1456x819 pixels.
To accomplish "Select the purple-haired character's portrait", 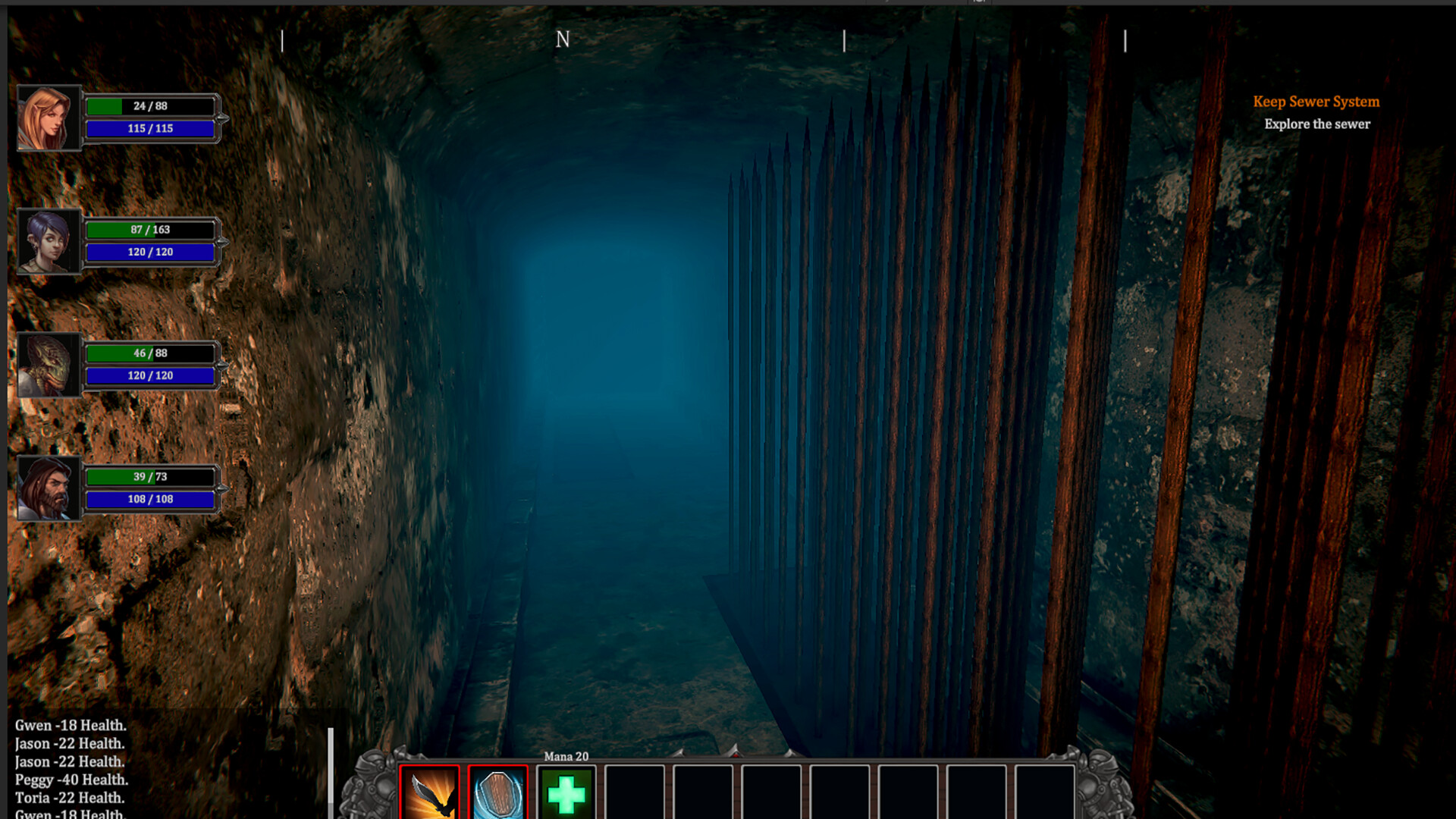I will (x=49, y=241).
